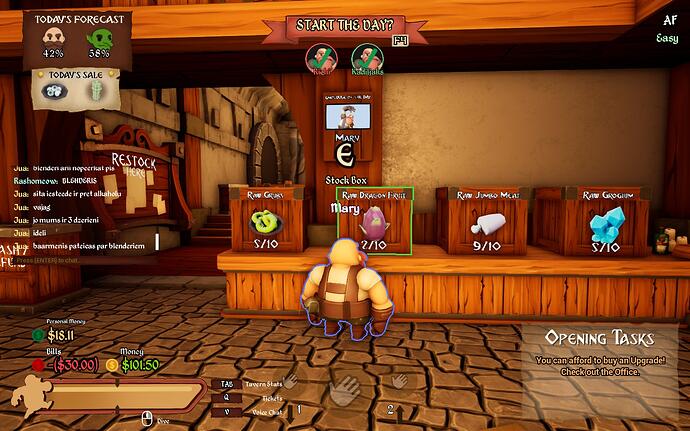
Task: Open the Today's Sale parchment
Action: (70, 88)
